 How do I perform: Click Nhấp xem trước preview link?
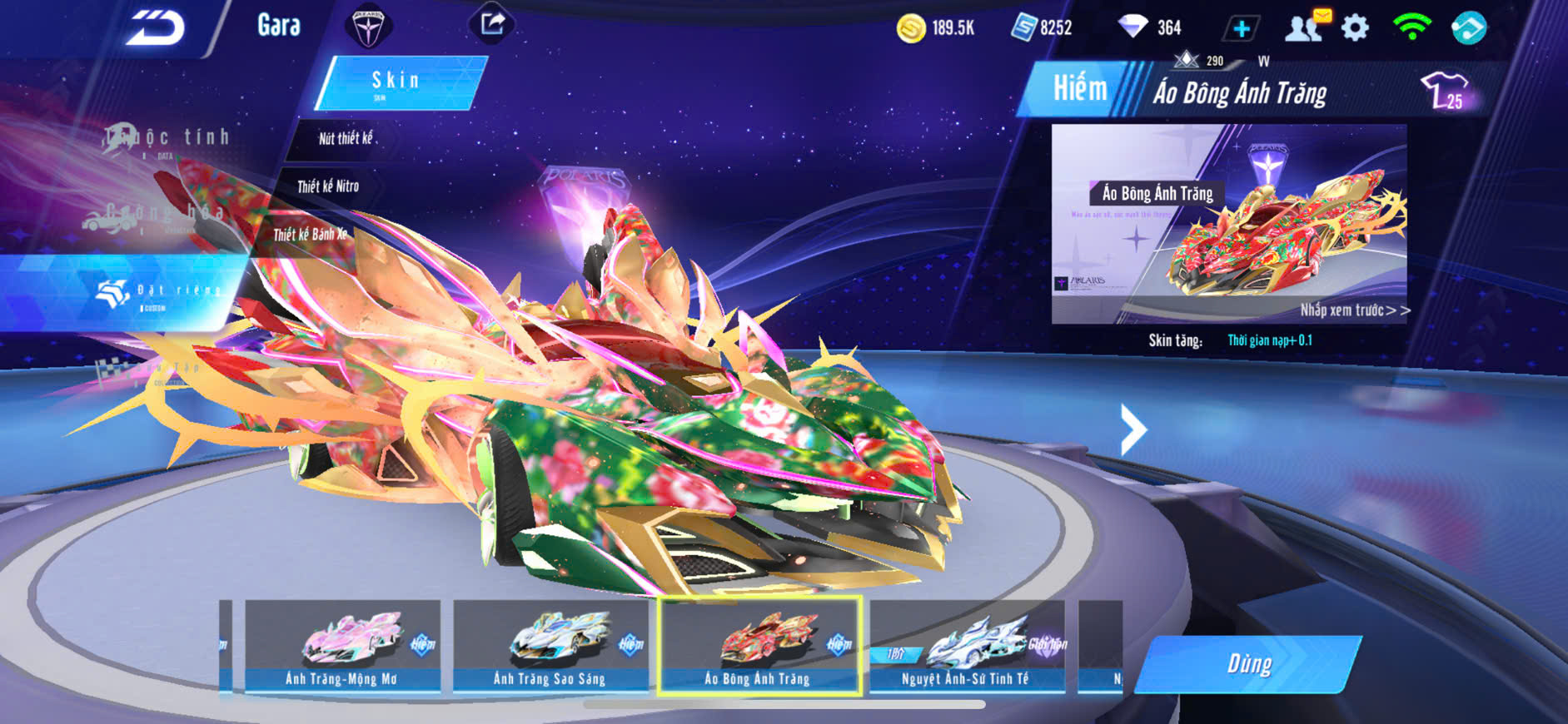click(x=1355, y=310)
